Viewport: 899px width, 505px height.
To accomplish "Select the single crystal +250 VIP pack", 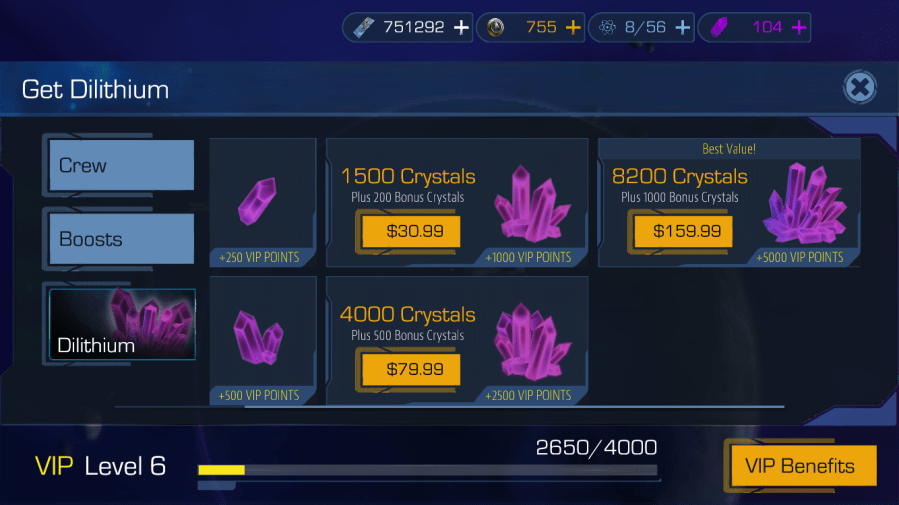I will (262, 202).
